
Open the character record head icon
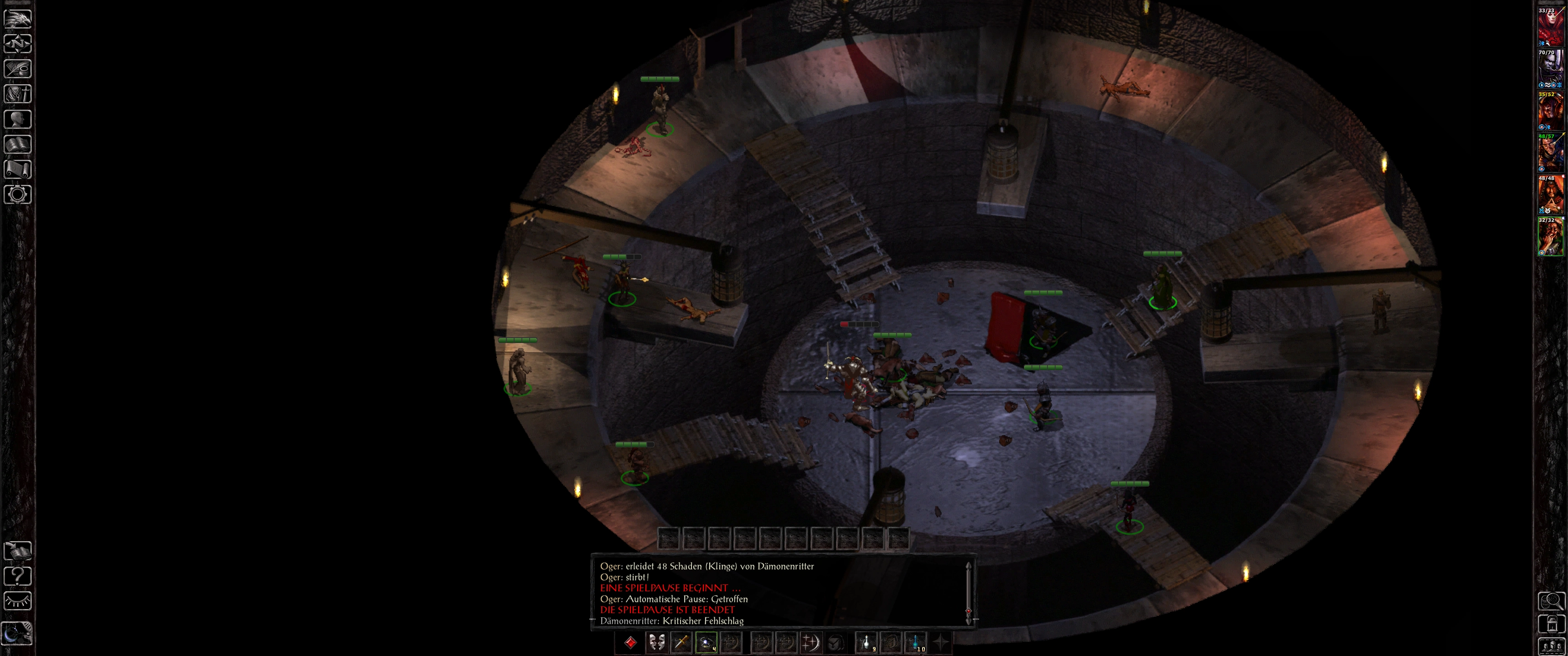point(18,118)
